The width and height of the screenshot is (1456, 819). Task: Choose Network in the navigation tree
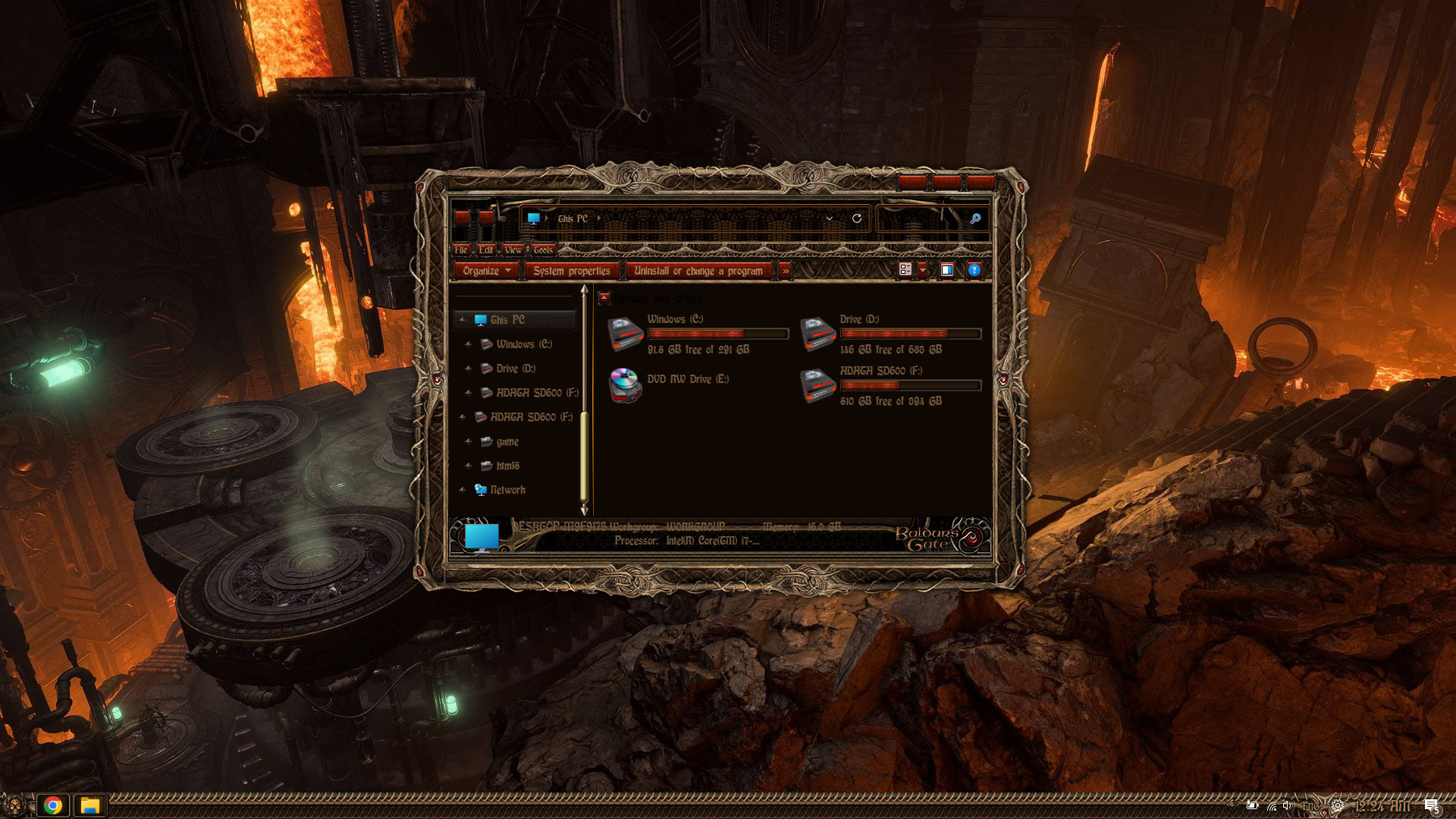(507, 490)
